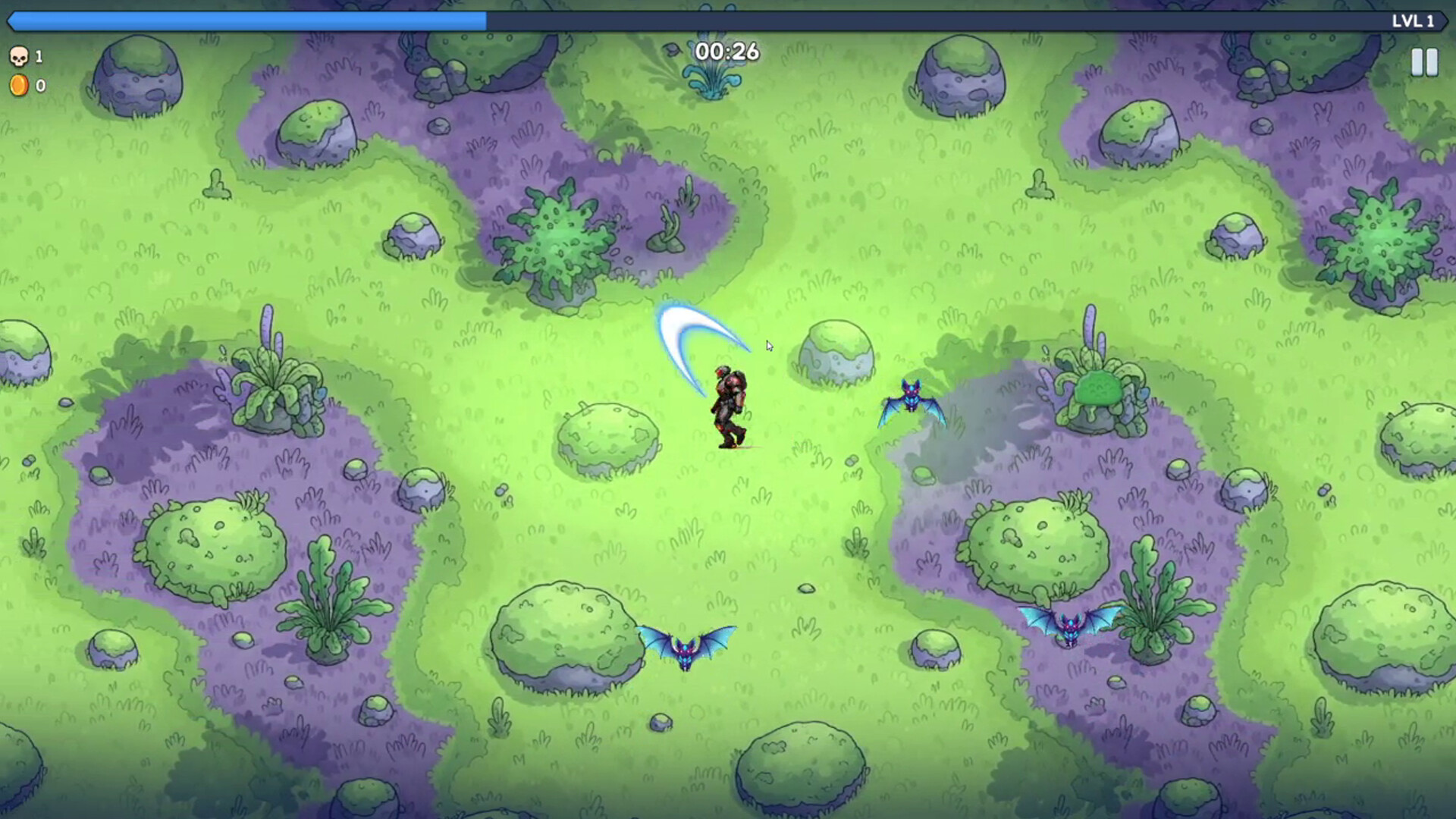Click the bat enemy right of the player
The width and height of the screenshot is (1456, 819).
click(914, 398)
